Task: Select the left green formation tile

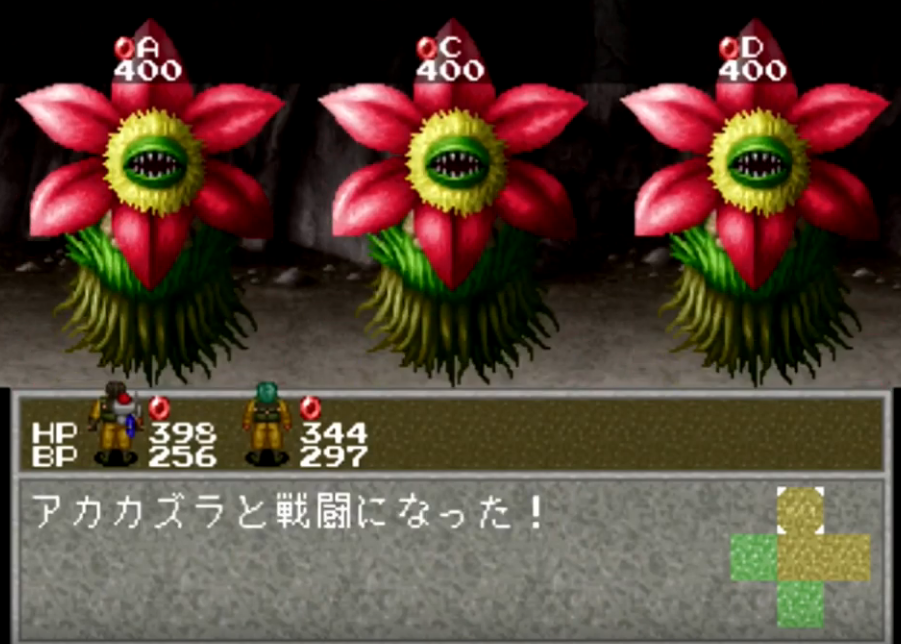Action: tap(753, 557)
